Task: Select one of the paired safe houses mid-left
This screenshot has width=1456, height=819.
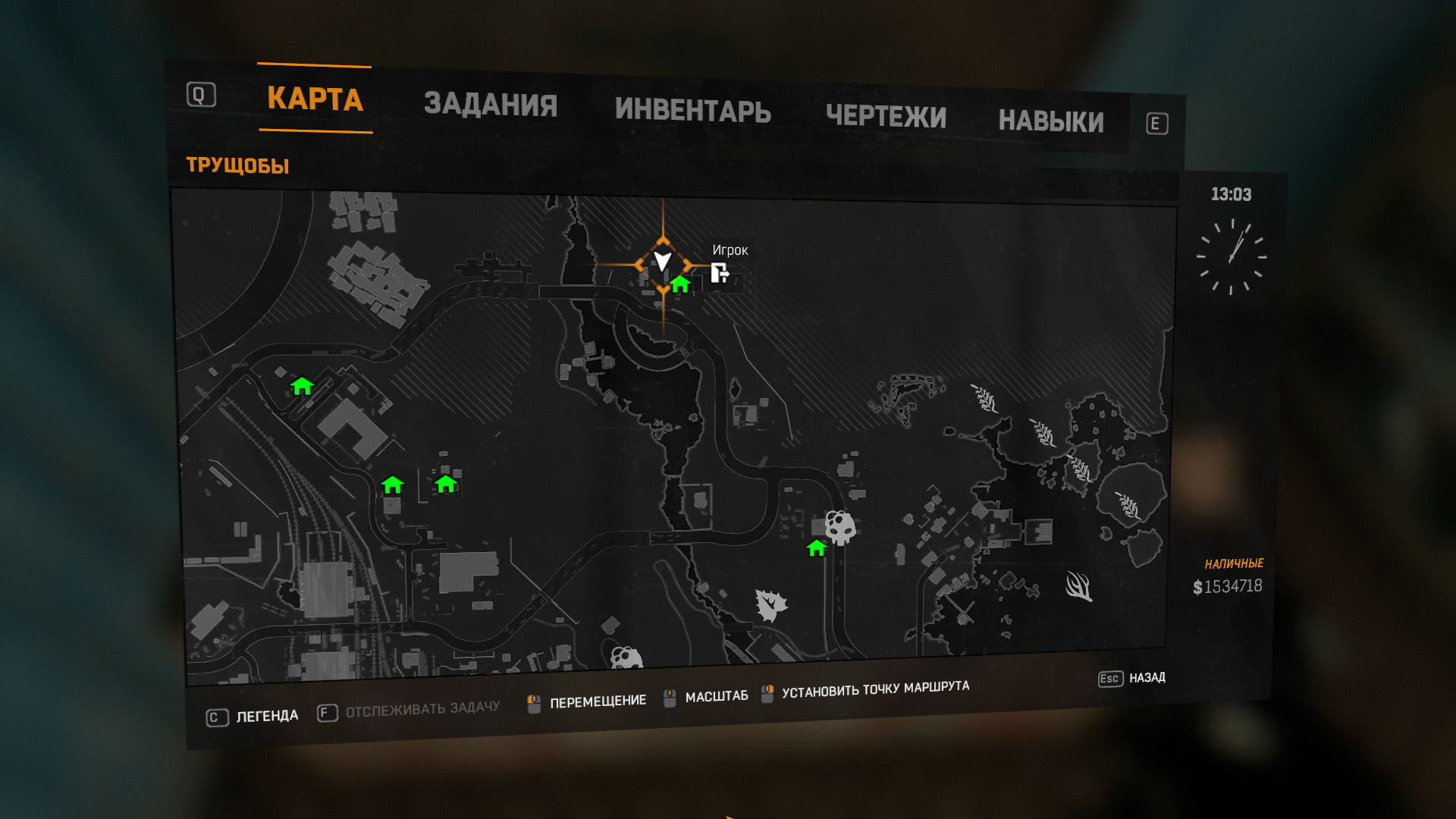Action: pos(393,484)
